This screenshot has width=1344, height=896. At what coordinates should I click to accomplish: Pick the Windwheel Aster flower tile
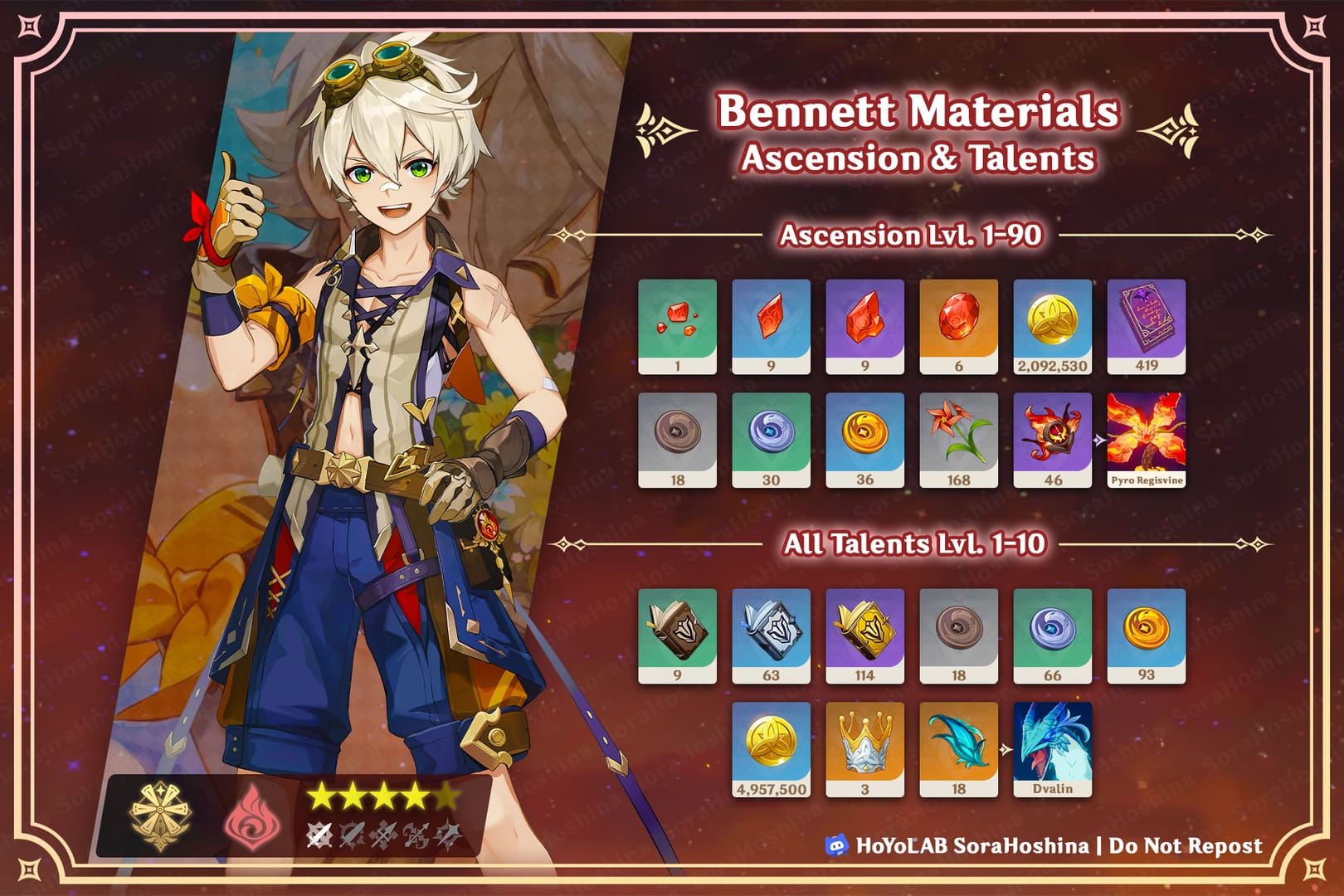tap(958, 440)
